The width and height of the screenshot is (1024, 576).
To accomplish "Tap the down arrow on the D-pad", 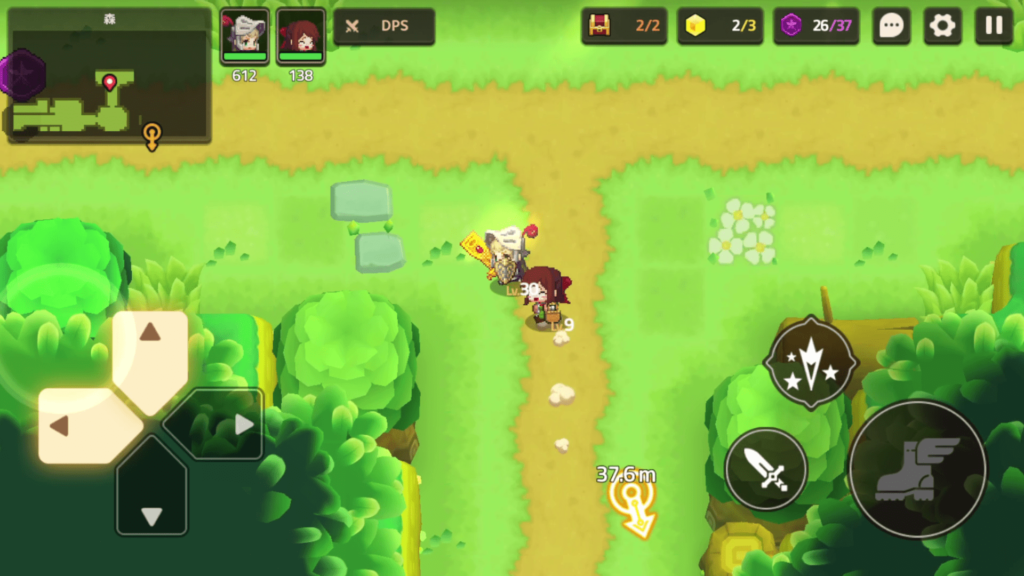I will (151, 499).
